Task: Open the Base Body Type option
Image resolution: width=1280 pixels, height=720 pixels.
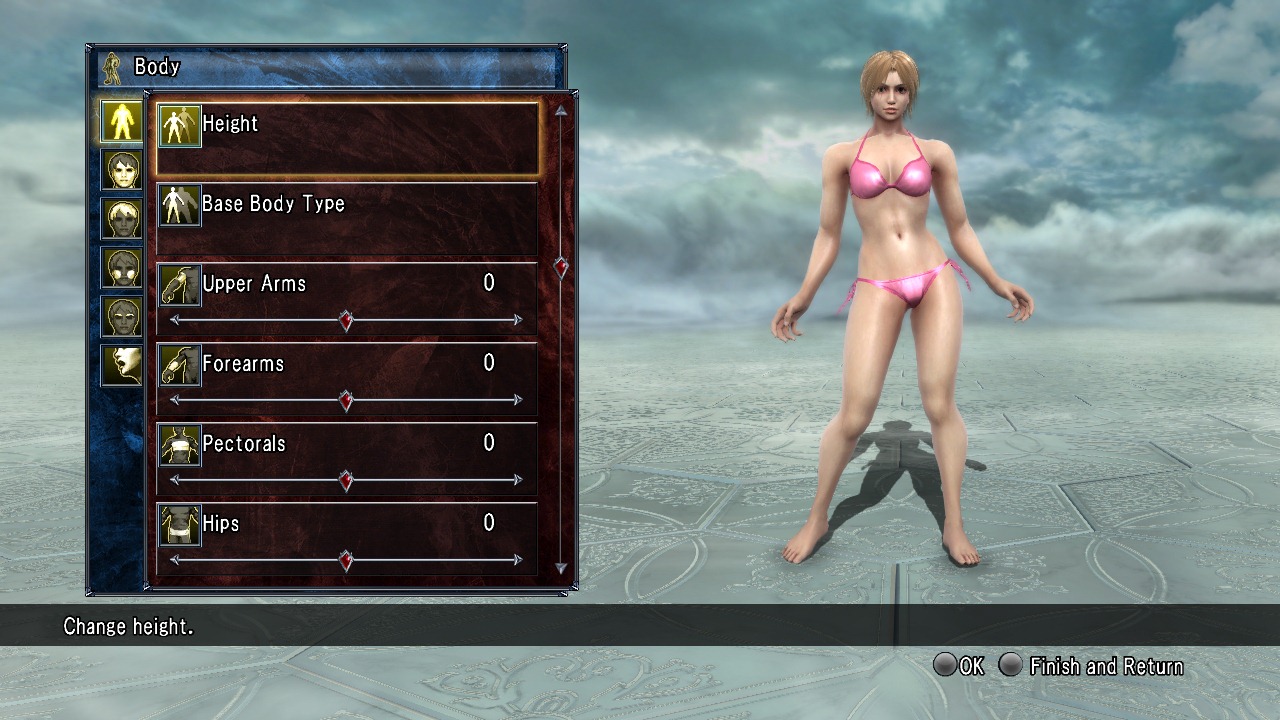Action: 347,217
